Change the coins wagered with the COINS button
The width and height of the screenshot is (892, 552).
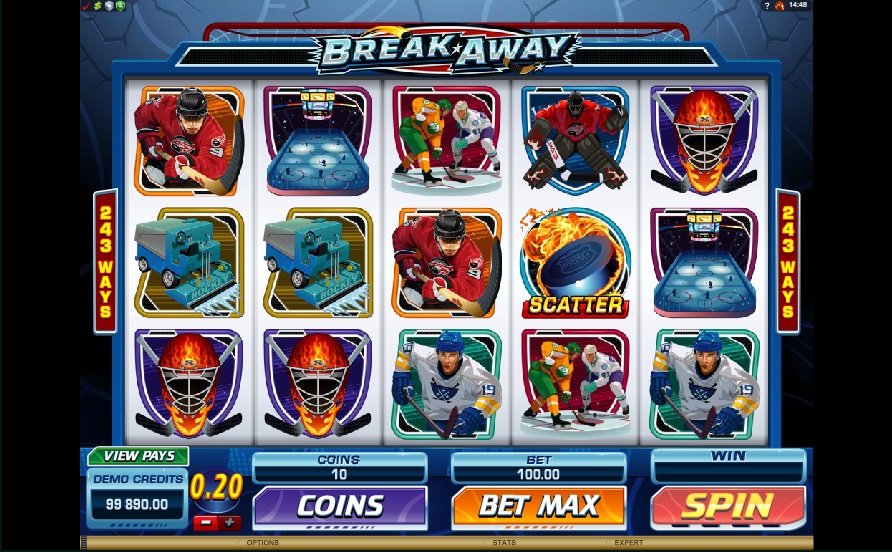[x=340, y=508]
